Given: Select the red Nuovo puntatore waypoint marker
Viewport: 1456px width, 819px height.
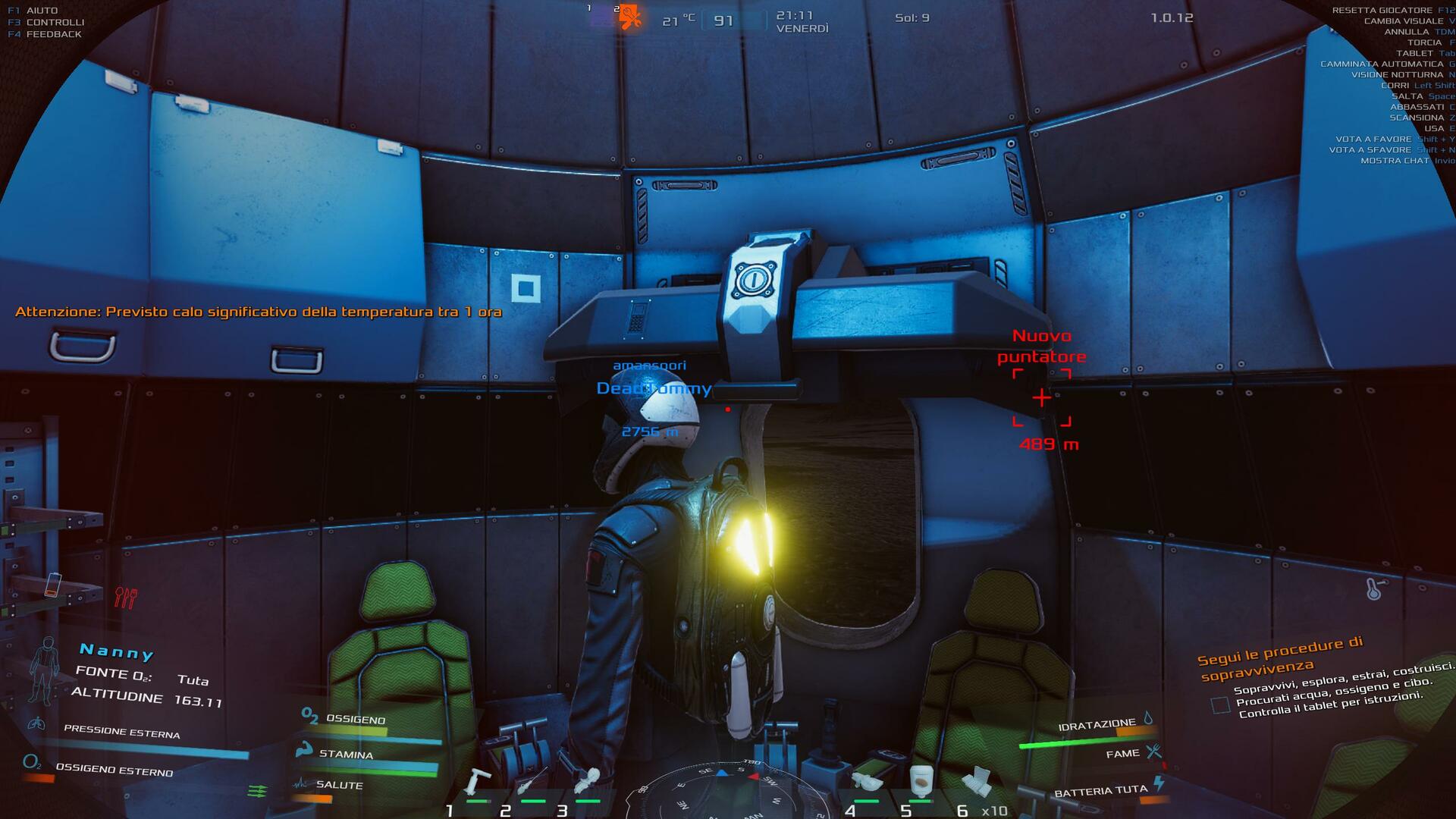Looking at the screenshot, I should [1042, 397].
